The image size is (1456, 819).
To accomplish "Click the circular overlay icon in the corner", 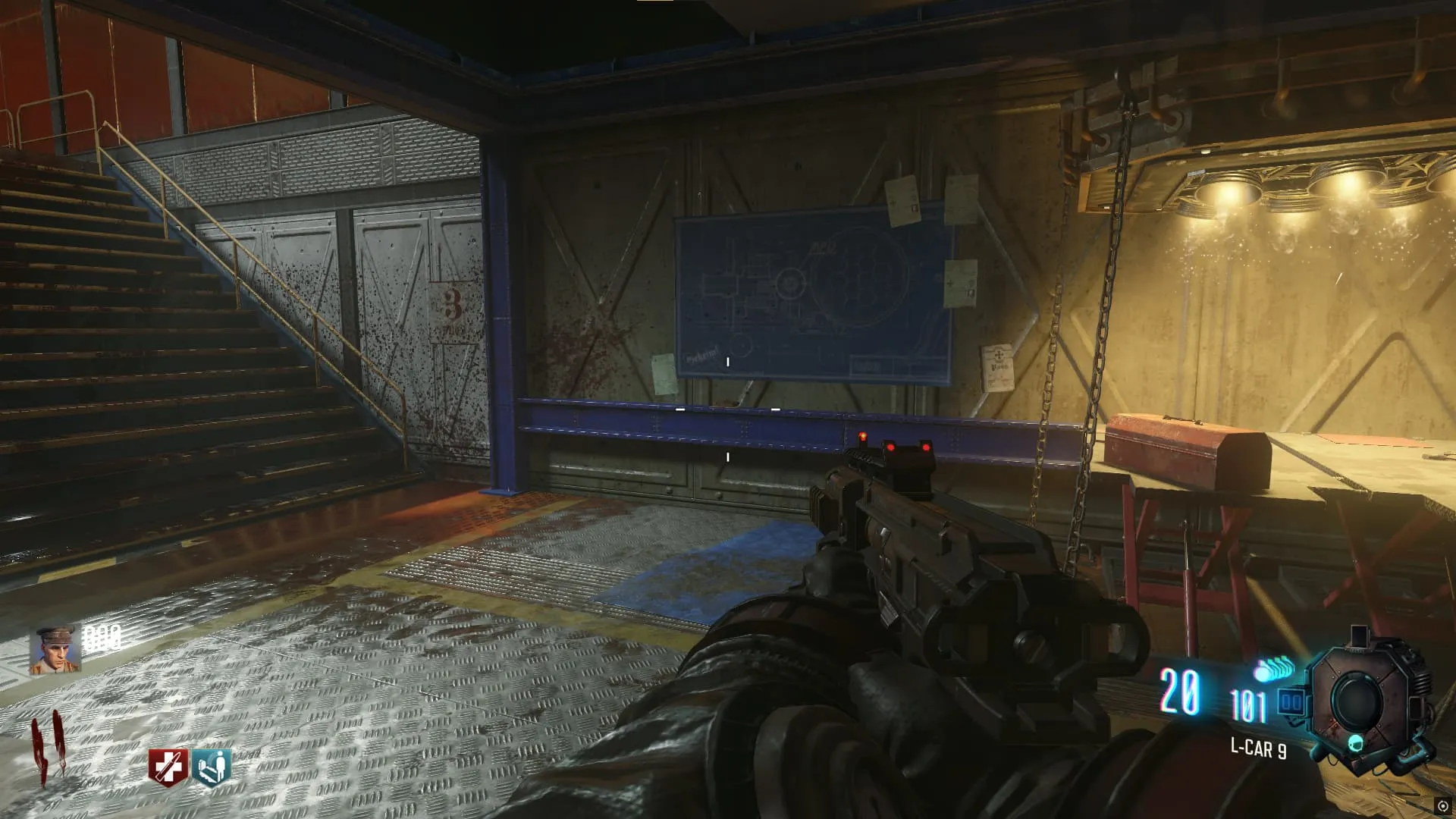I will click(1442, 806).
